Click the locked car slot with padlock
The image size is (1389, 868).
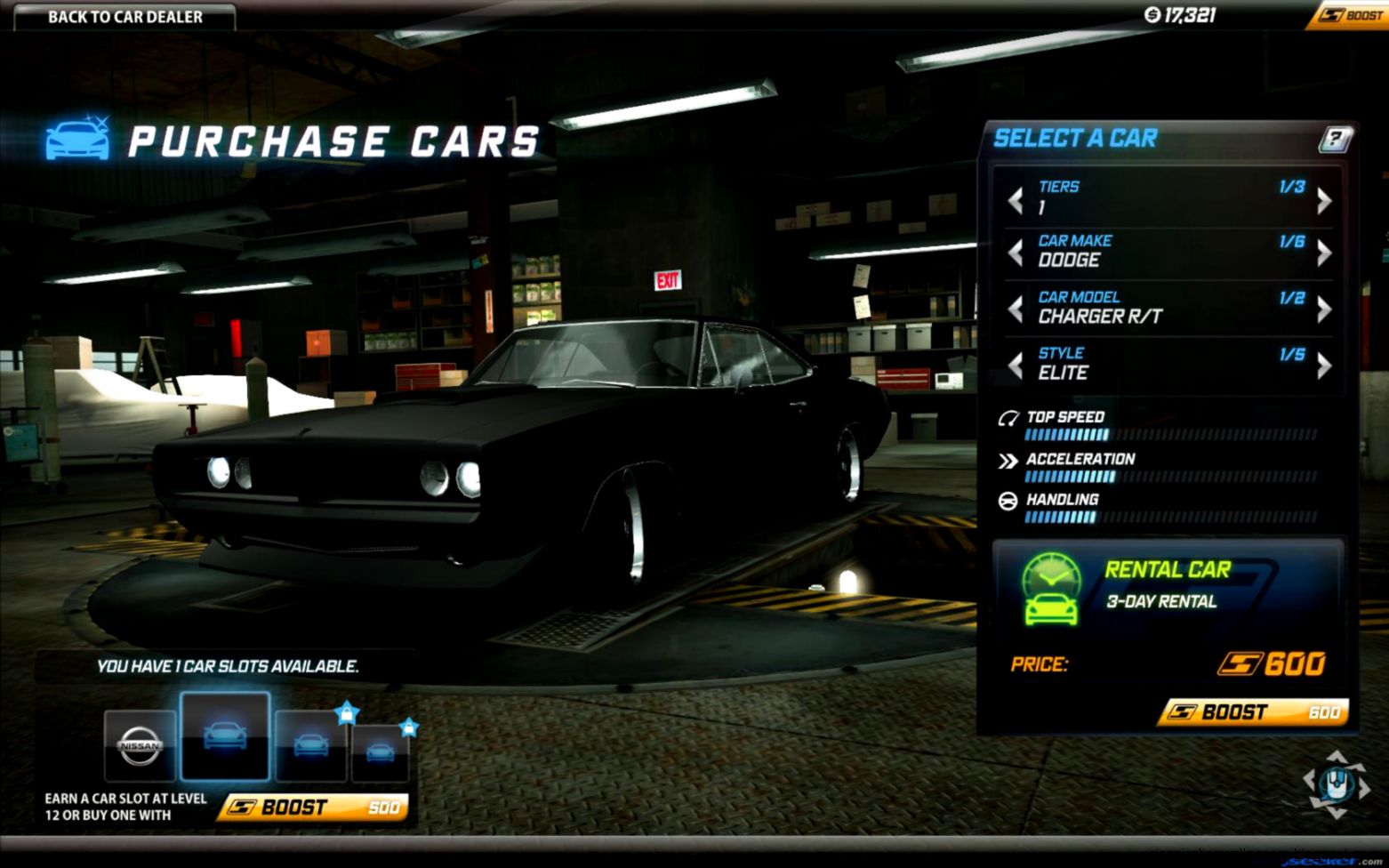point(310,745)
